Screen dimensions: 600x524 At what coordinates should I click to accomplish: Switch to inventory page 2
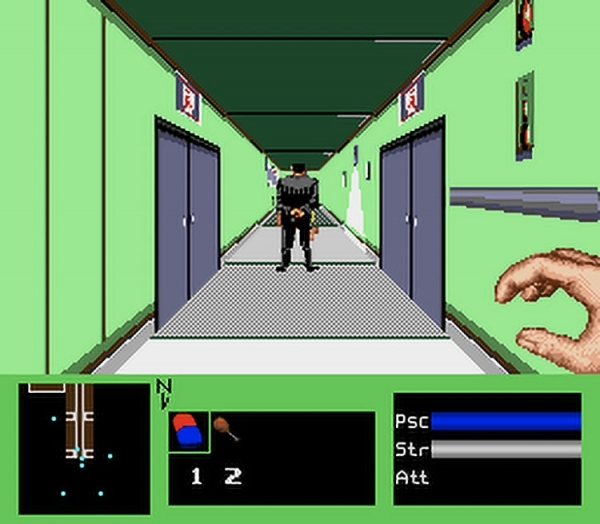click(234, 477)
